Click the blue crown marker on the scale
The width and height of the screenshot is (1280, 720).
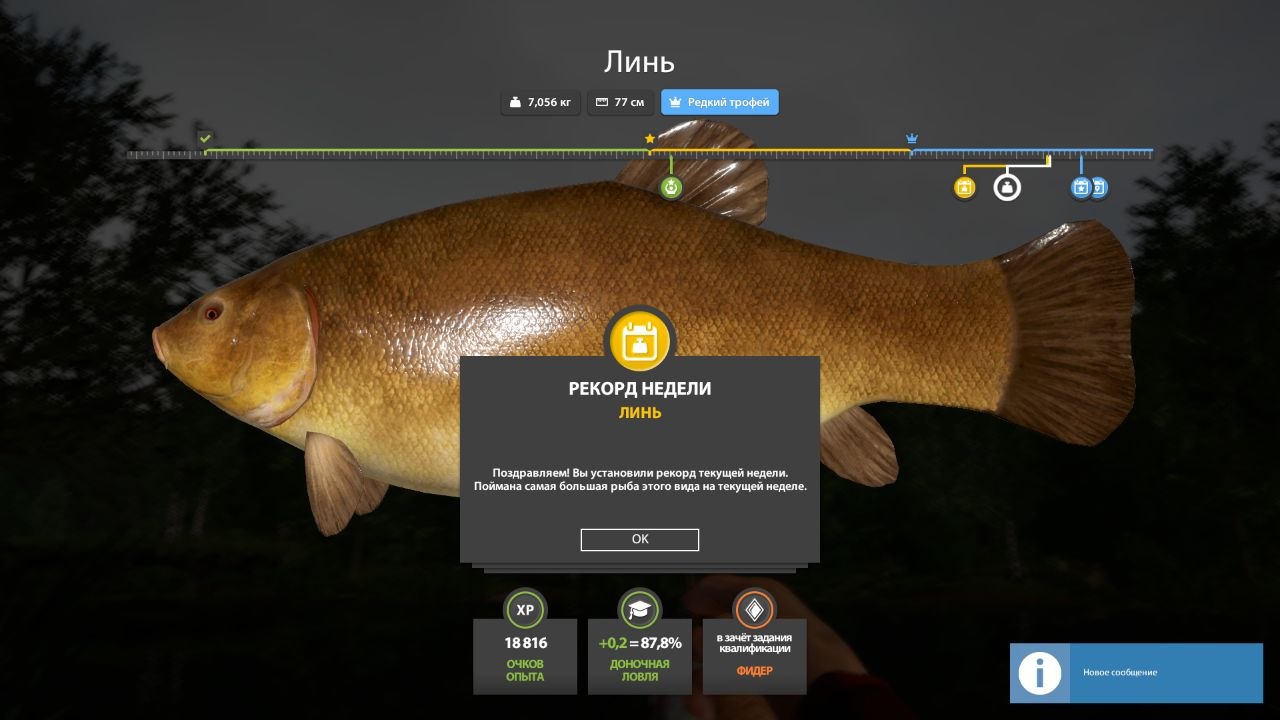911,139
